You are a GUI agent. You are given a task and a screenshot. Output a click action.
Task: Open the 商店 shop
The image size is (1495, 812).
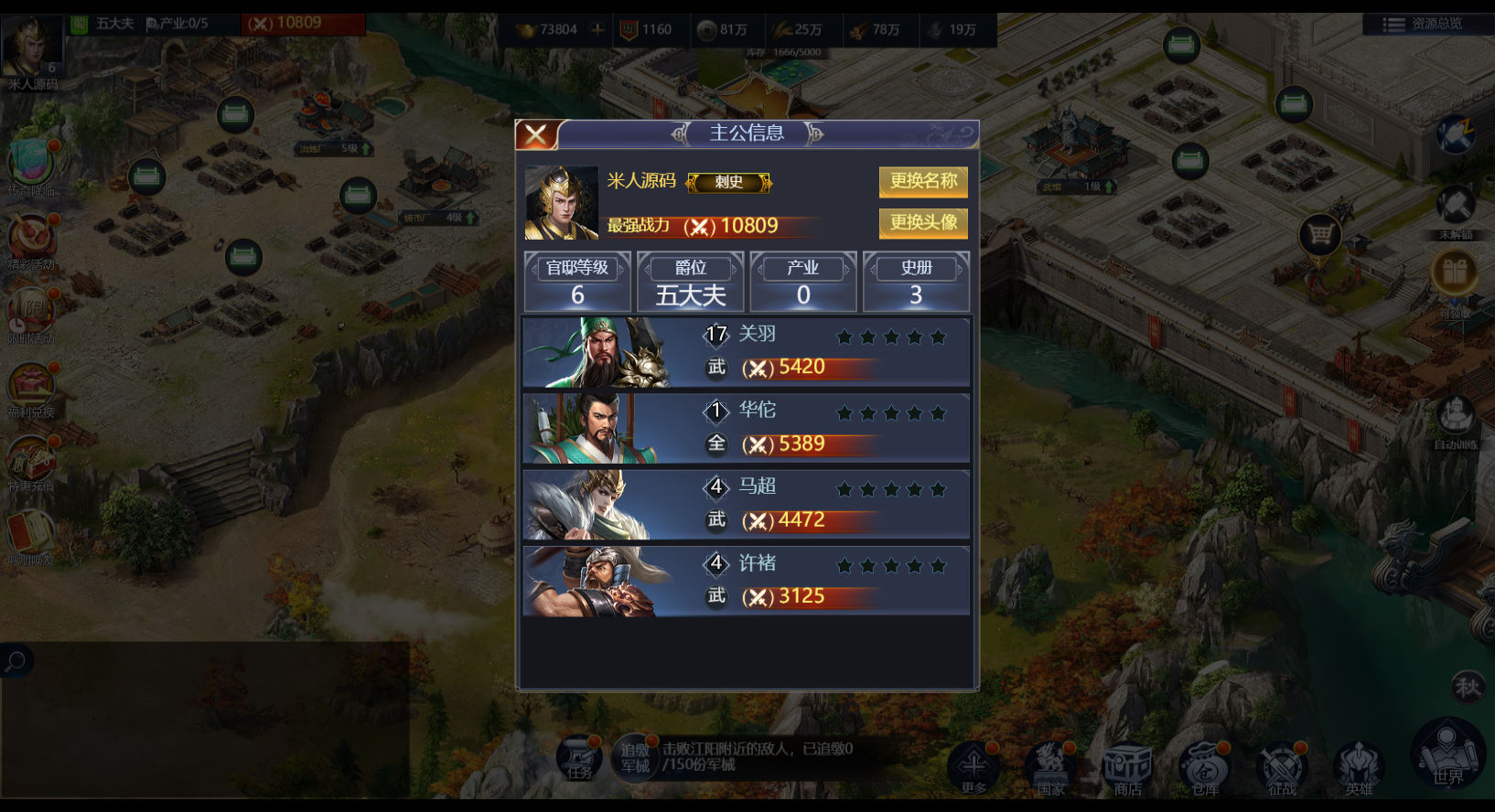point(1127,766)
